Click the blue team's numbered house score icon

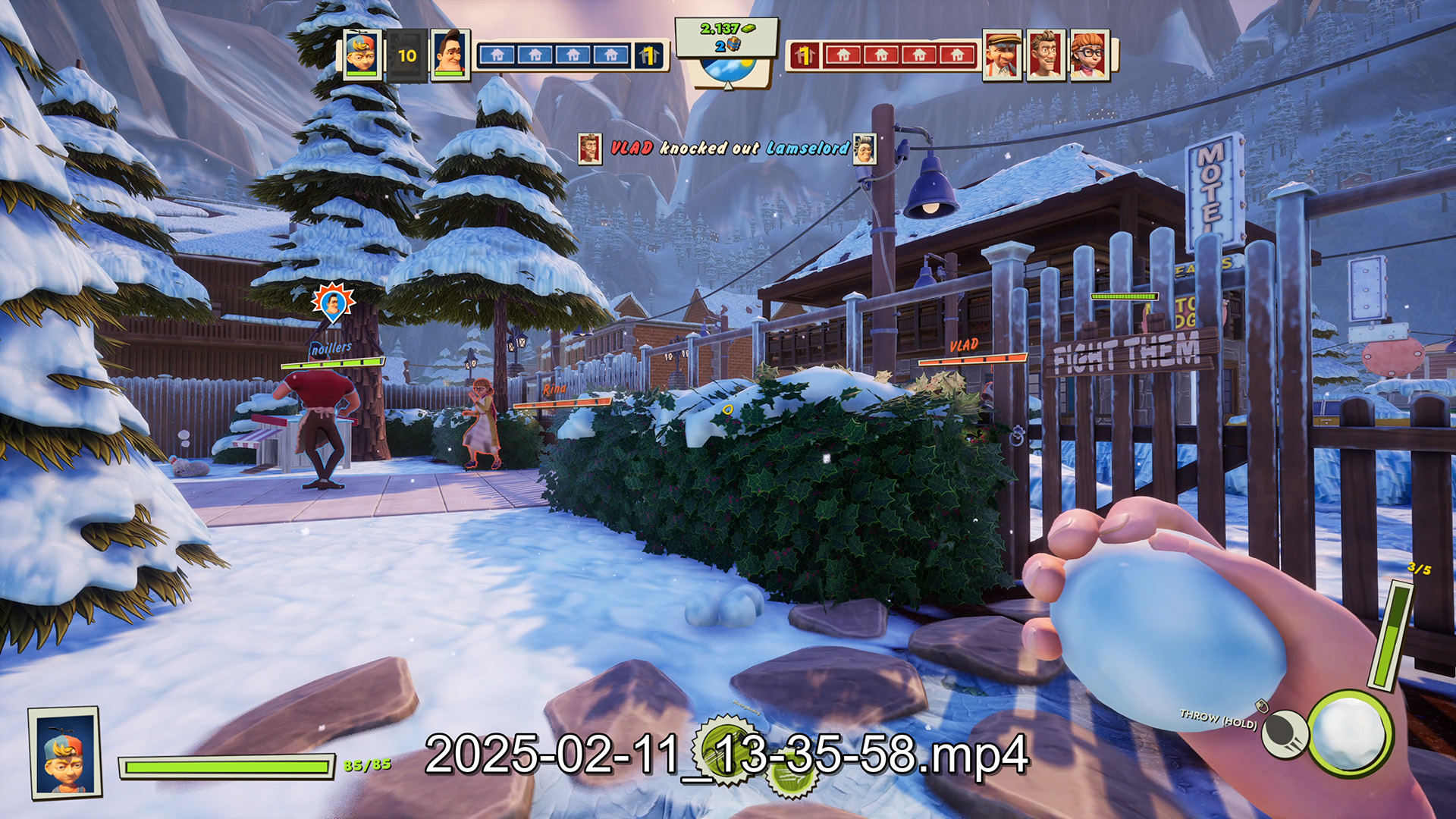(x=648, y=55)
